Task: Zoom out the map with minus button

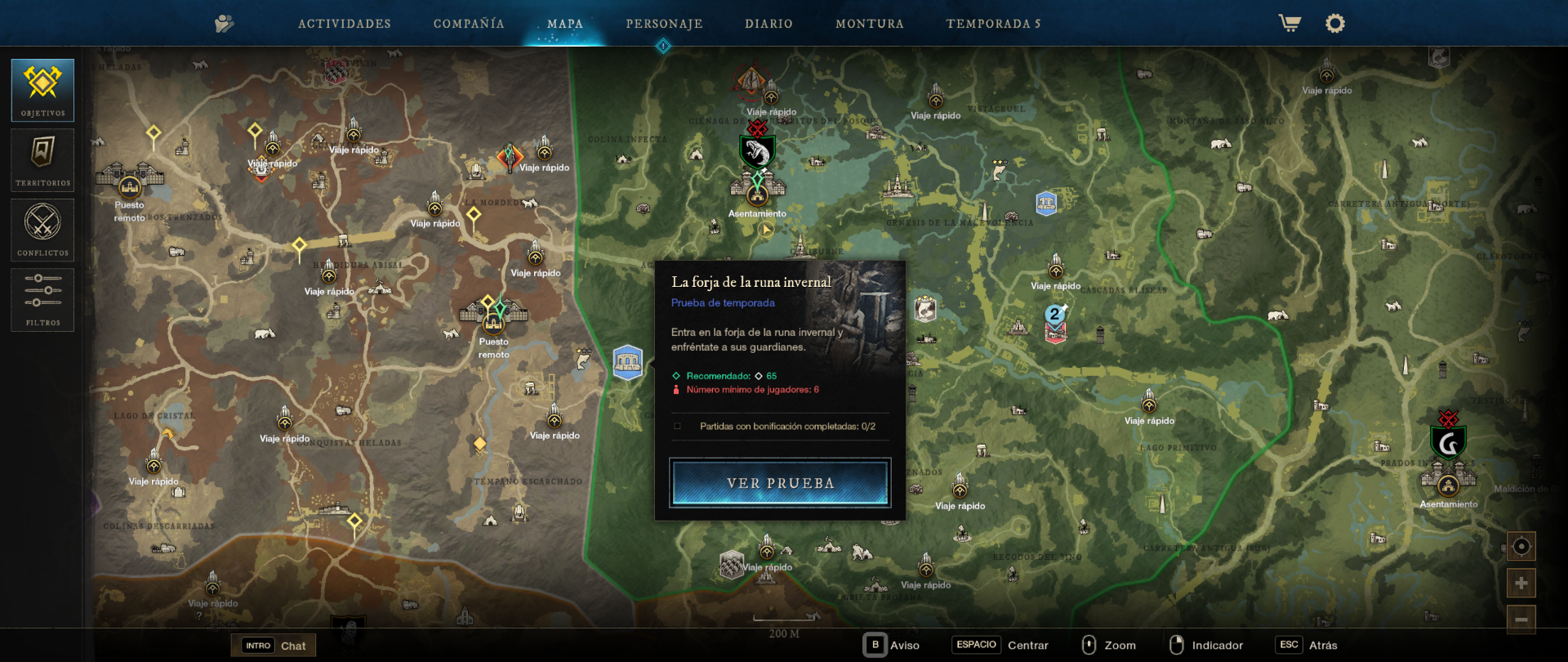Action: pos(1521,620)
